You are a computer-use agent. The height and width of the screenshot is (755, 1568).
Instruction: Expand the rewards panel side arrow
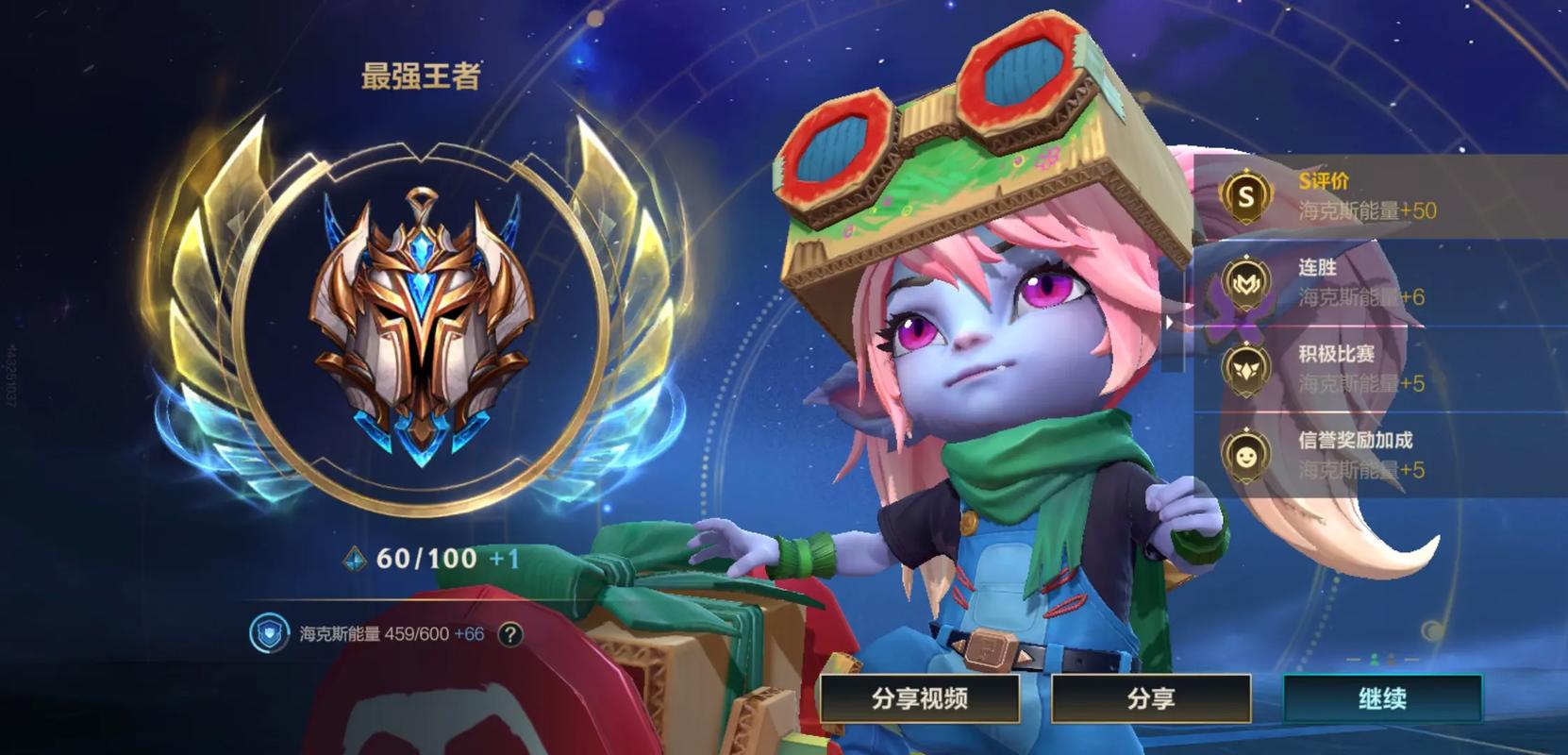[x=1170, y=321]
